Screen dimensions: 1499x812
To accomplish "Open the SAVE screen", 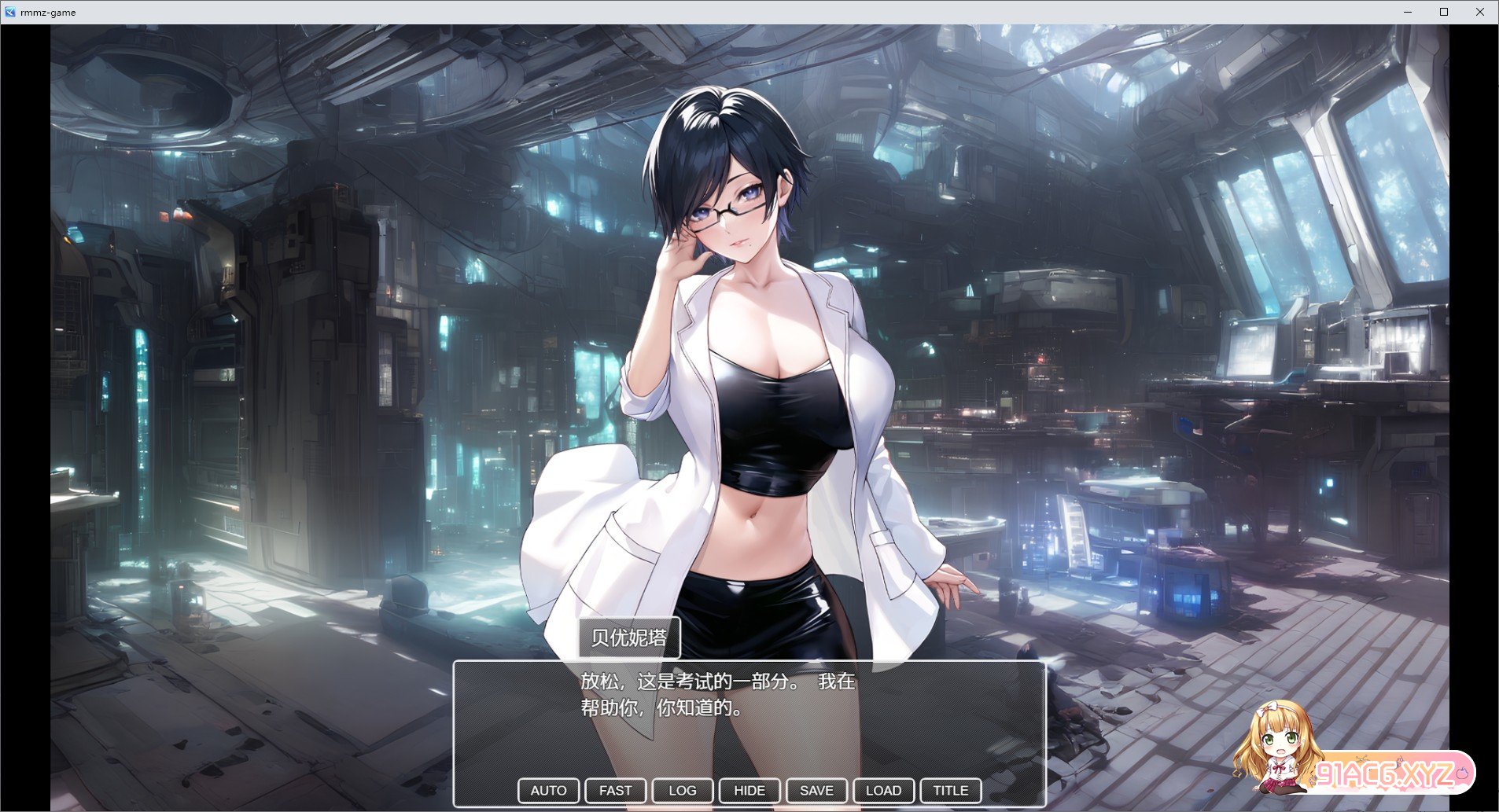I will click(816, 791).
